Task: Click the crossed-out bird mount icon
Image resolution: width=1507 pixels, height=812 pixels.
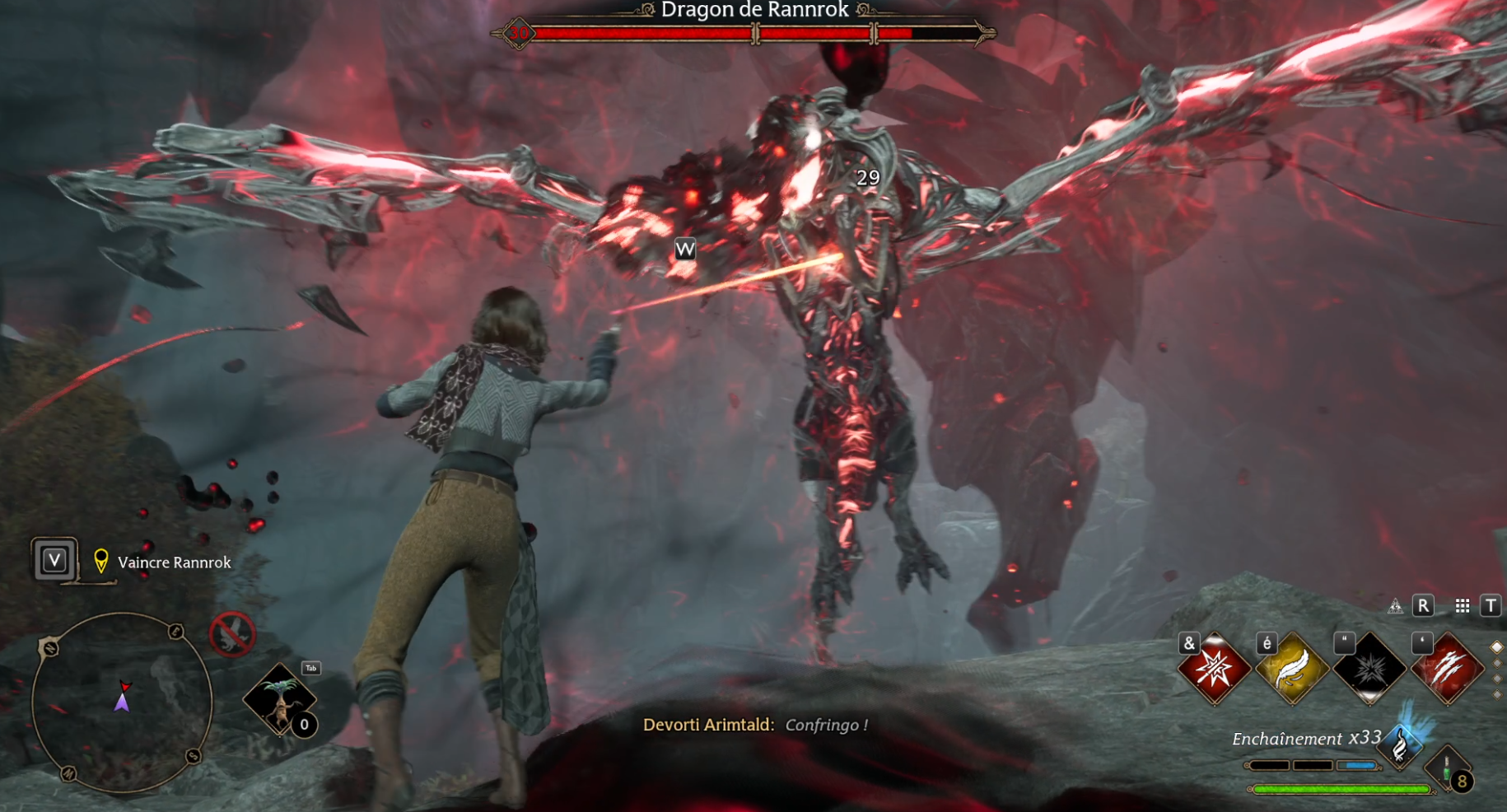Action: click(x=232, y=634)
